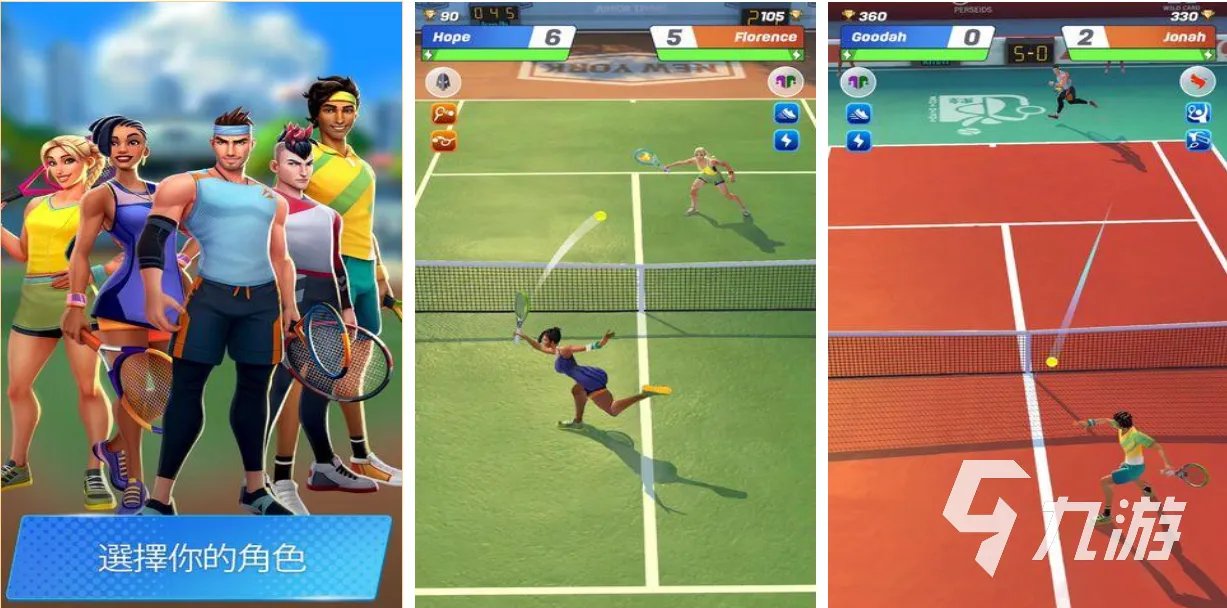This screenshot has width=1227, height=608.
Task: Activate the lightning bolt skill under Florence
Action: tap(786, 140)
